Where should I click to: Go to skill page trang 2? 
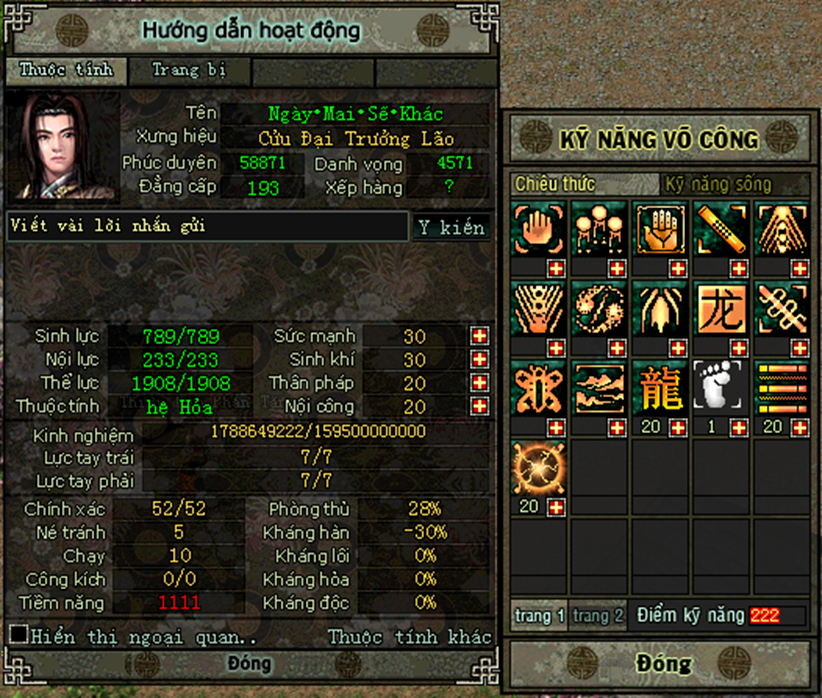coord(598,616)
